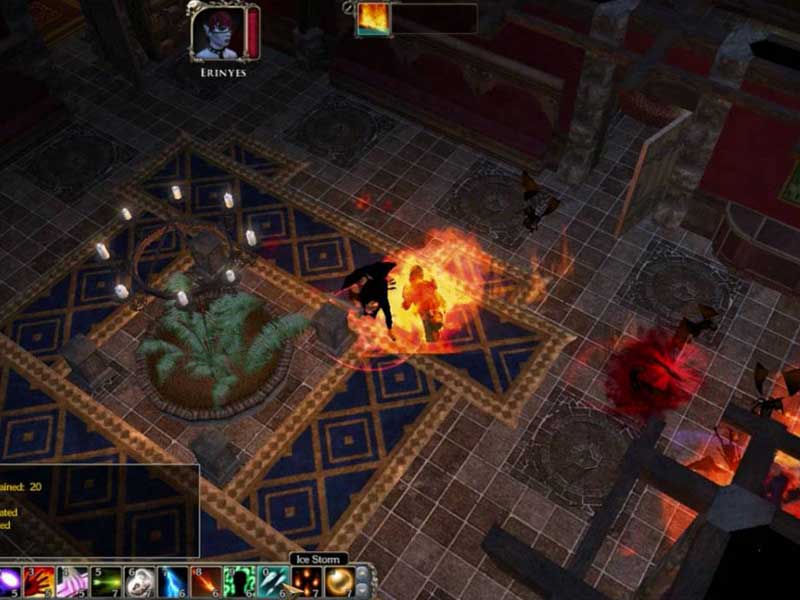Image resolution: width=800 pixels, height=600 pixels.
Task: Click the hotbar's down arrow button
Action: coord(362,589)
